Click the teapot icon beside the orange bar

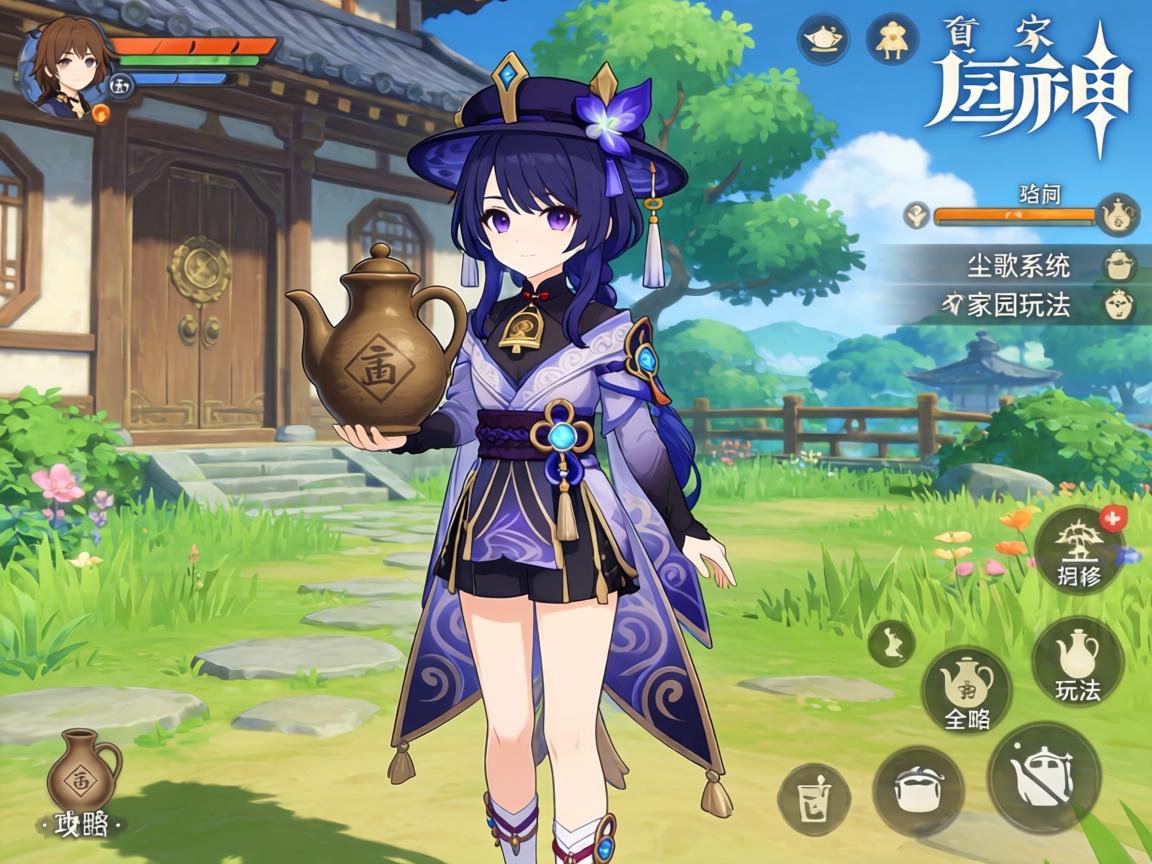pyautogui.click(x=1117, y=215)
